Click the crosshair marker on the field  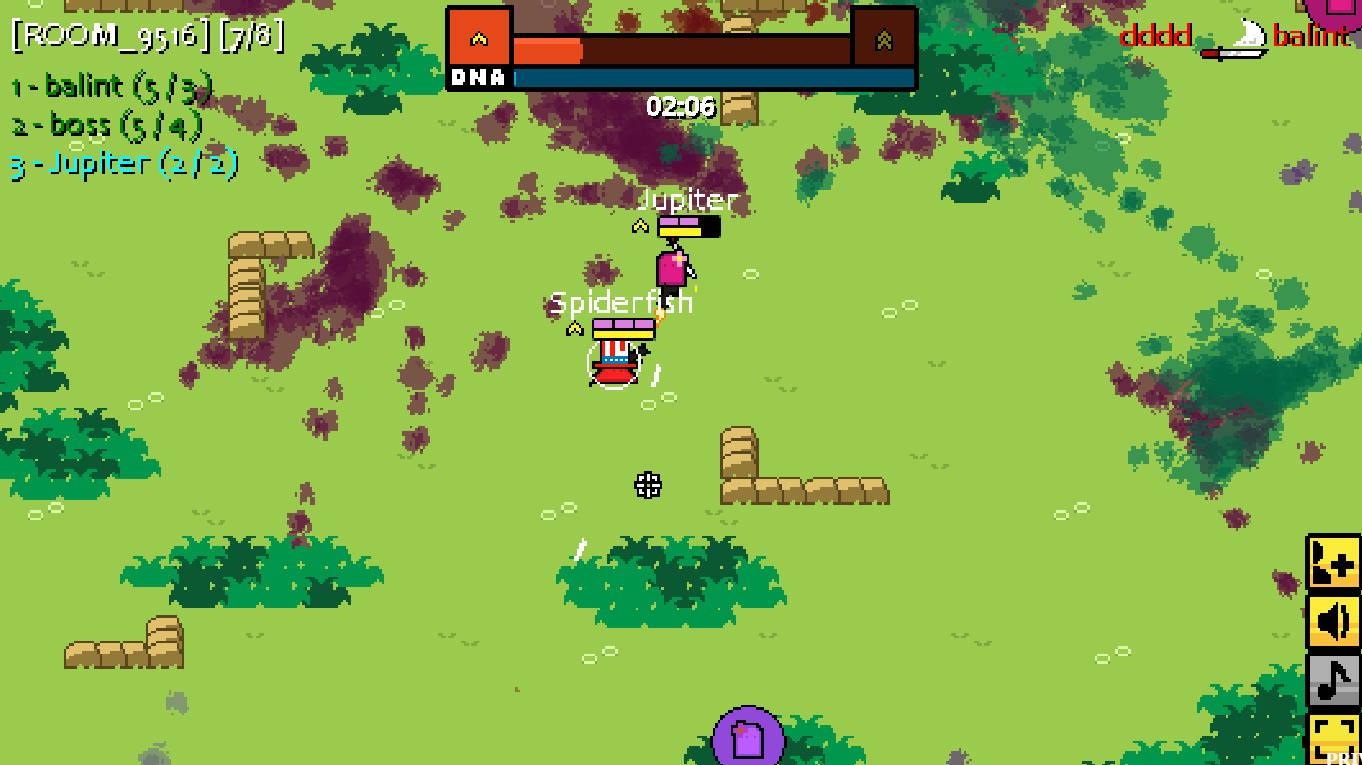point(648,485)
